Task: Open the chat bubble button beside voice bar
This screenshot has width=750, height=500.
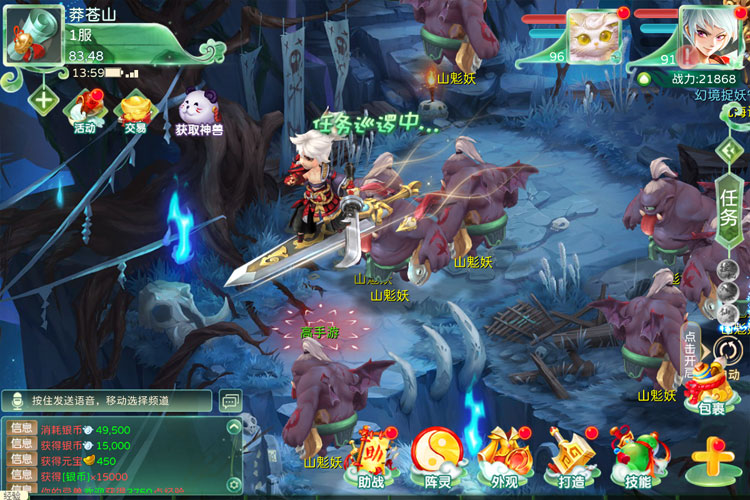Action: click(230, 400)
